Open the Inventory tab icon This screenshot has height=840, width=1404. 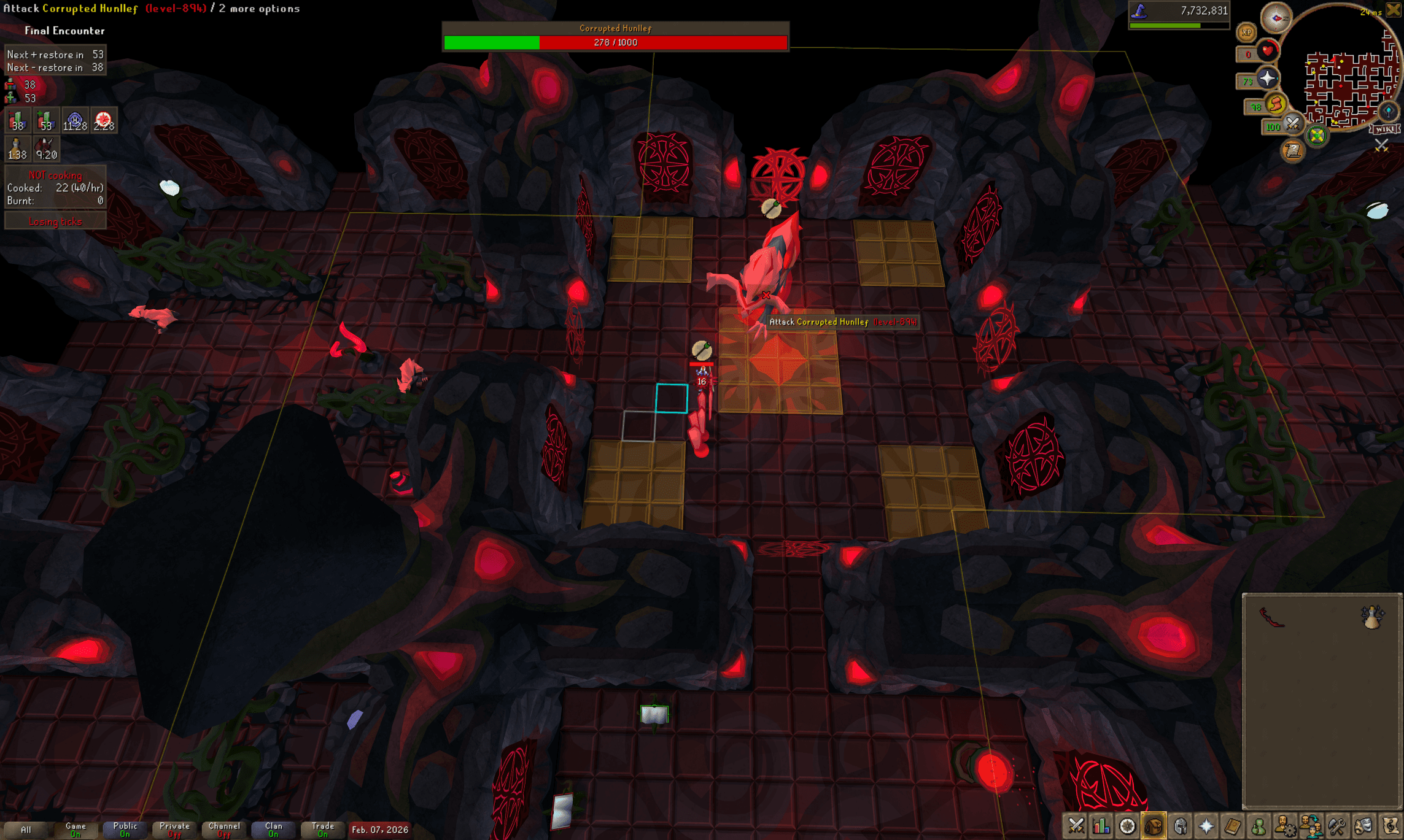[1155, 825]
